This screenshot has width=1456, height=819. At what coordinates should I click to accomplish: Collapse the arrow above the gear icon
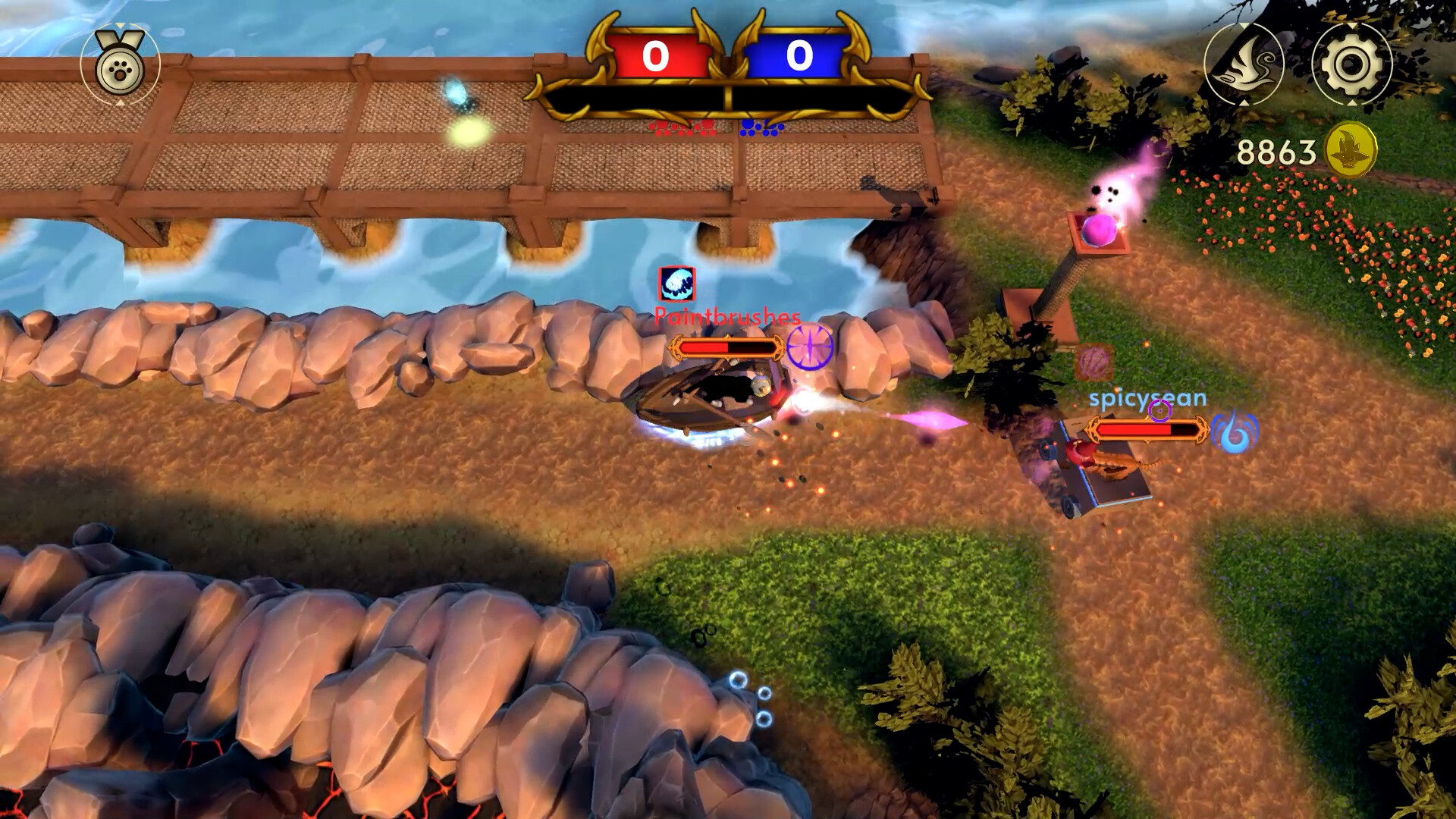1352,25
